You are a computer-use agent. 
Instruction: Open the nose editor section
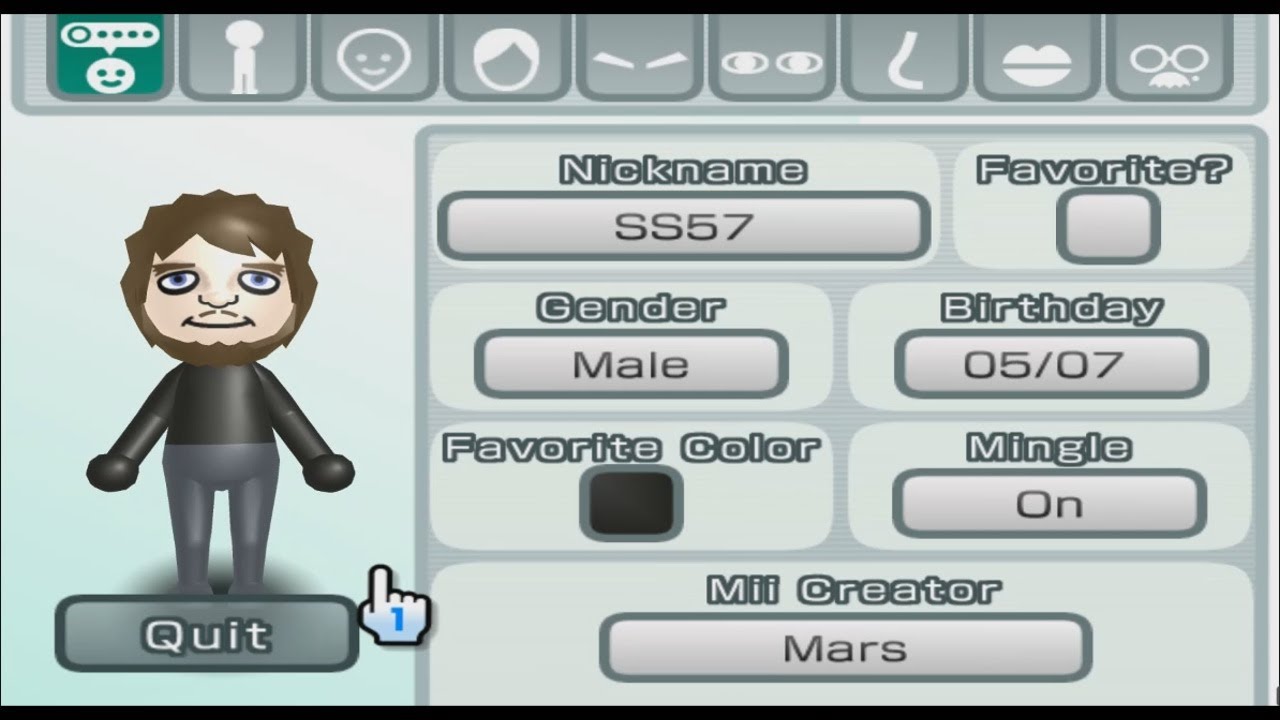pos(903,55)
